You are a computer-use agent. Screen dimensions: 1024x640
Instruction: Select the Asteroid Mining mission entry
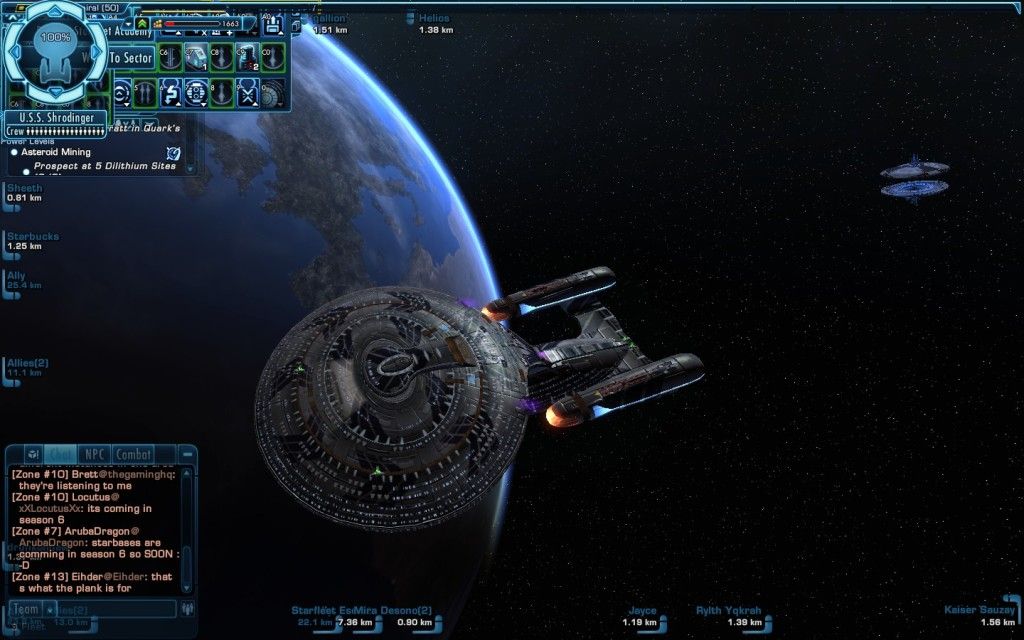(x=56, y=152)
